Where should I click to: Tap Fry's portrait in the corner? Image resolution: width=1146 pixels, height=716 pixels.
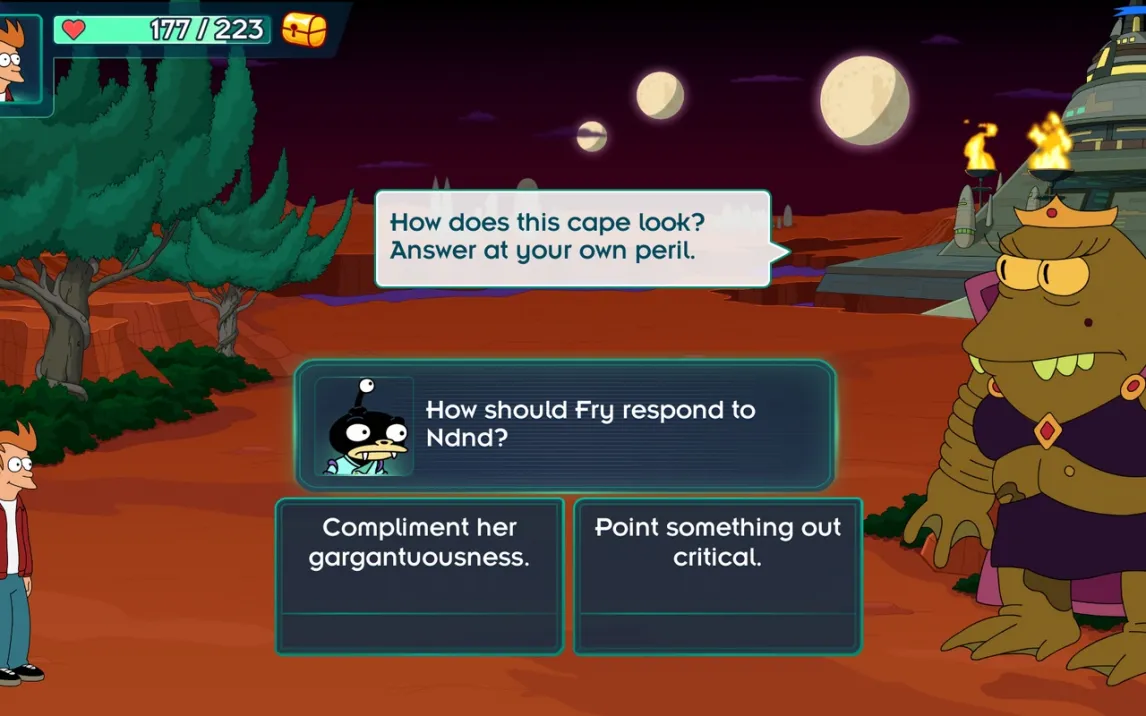tap(15, 60)
